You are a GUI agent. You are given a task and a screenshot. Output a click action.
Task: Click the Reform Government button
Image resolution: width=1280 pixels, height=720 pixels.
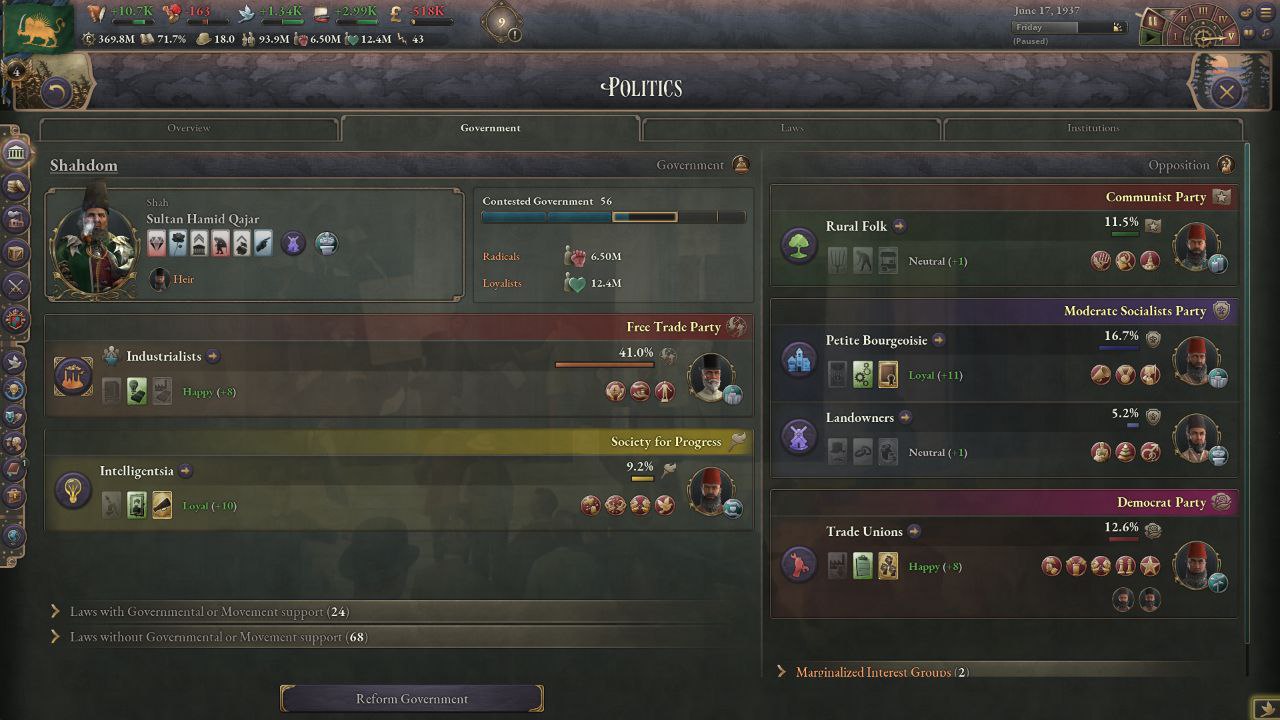click(412, 699)
